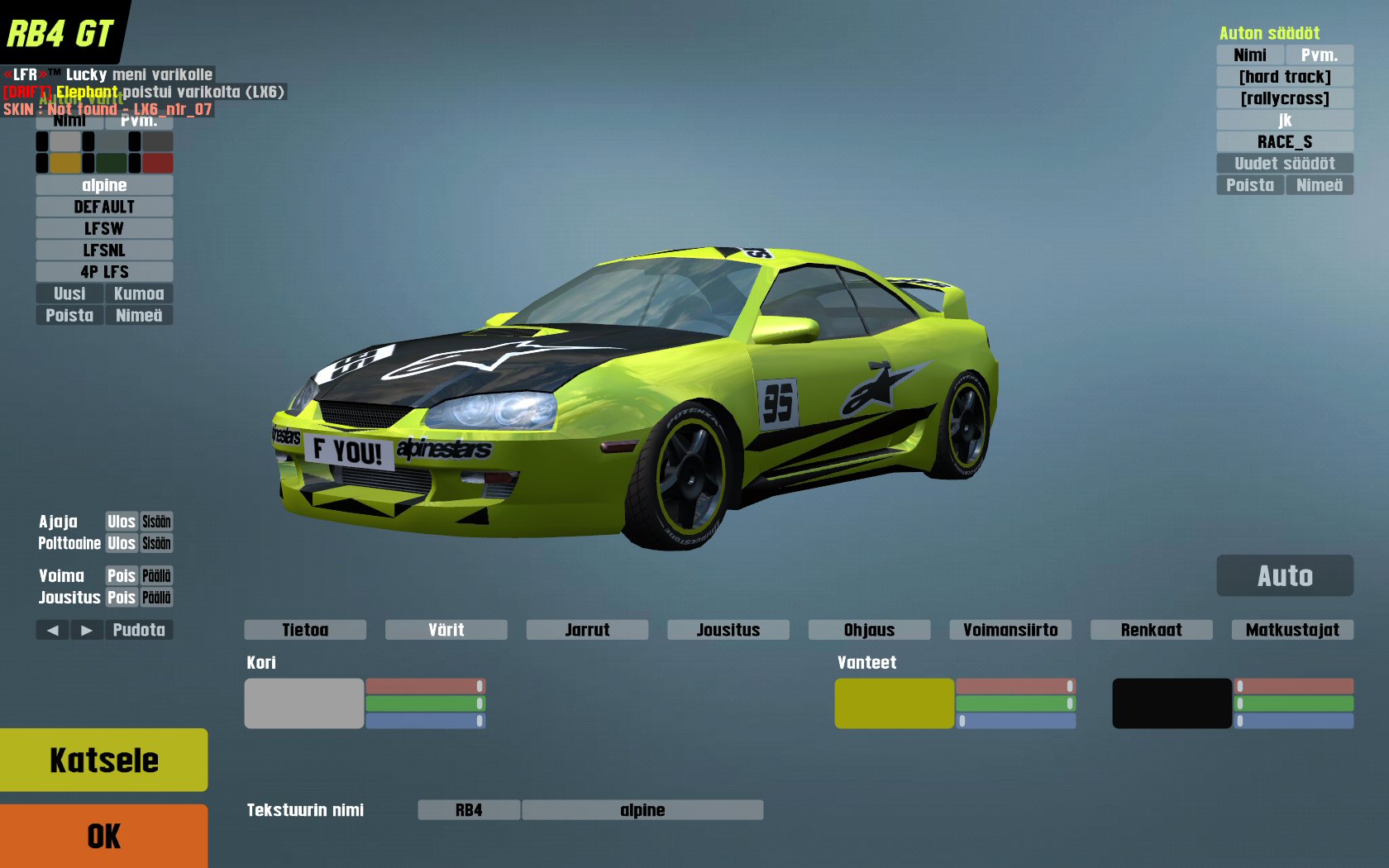Screen dimensions: 1389x868
Task: Open the Jarrut brakes tab
Action: point(587,630)
